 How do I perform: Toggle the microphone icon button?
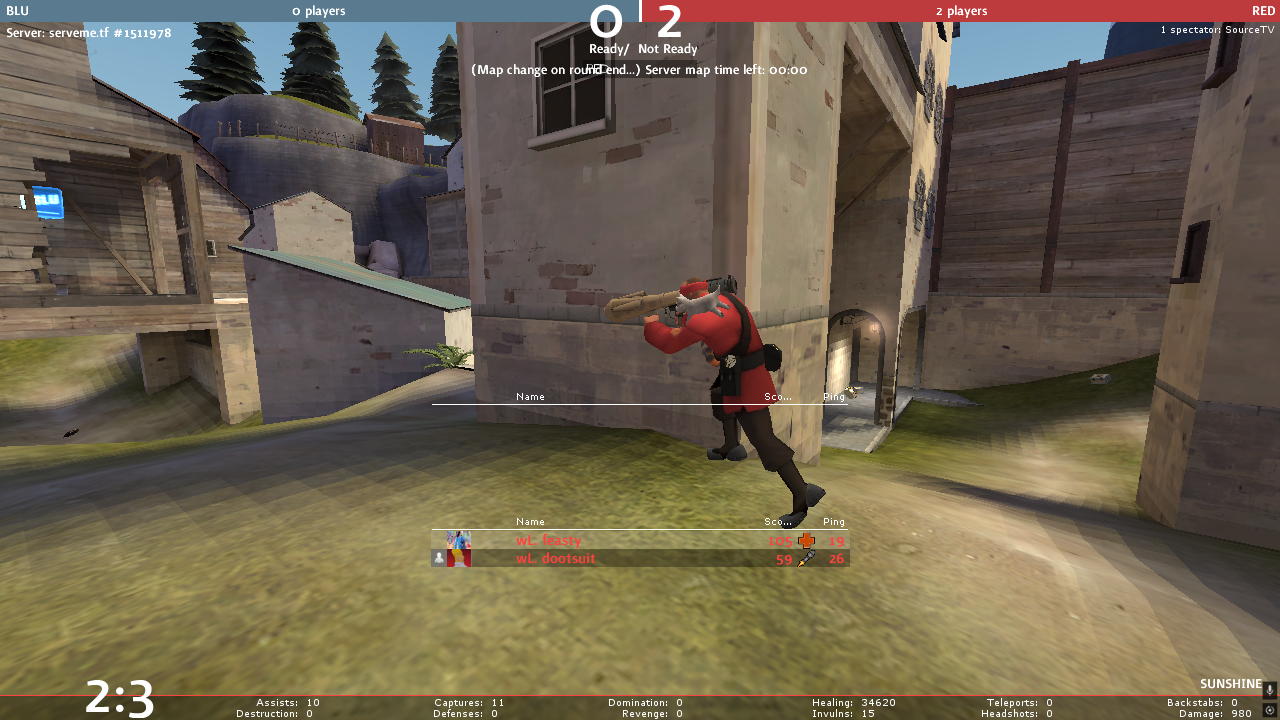[1270, 690]
